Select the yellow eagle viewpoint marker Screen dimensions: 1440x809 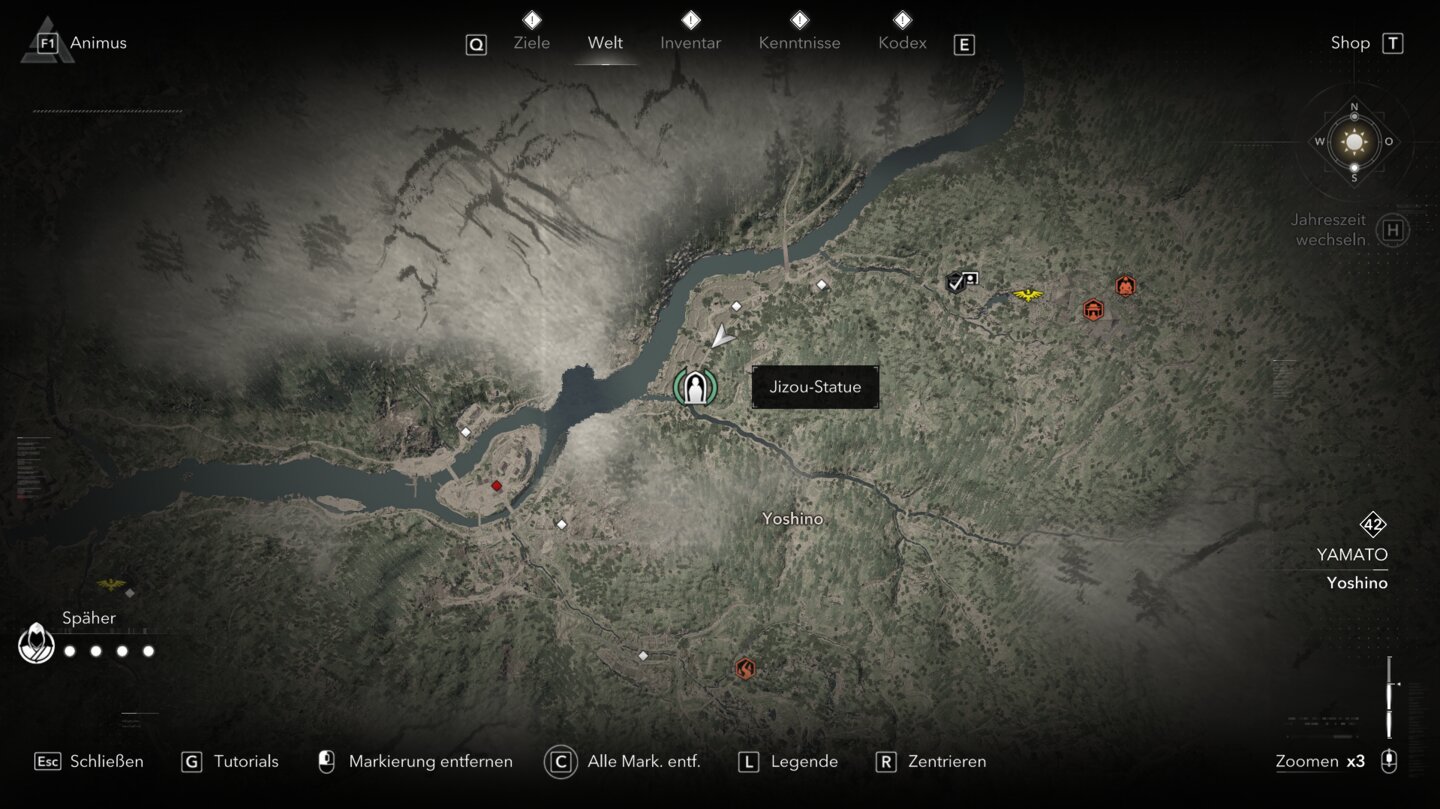pyautogui.click(x=1027, y=295)
